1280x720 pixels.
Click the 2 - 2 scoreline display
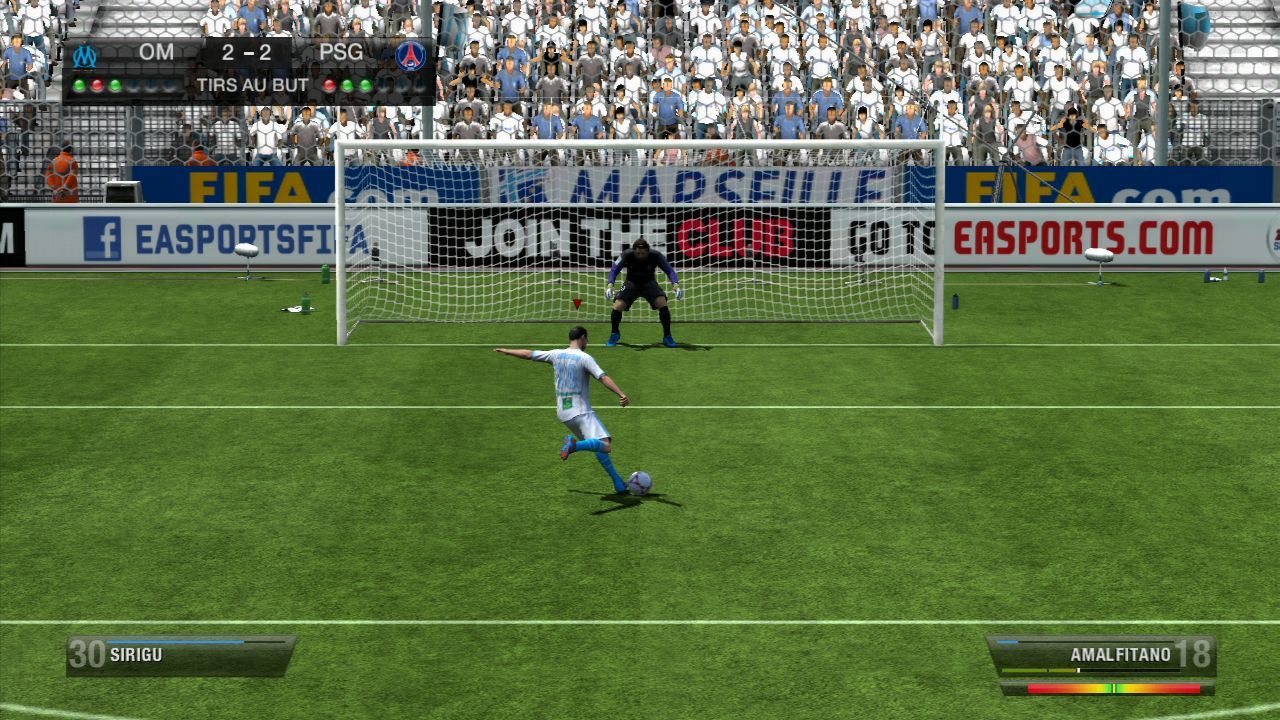(x=247, y=51)
